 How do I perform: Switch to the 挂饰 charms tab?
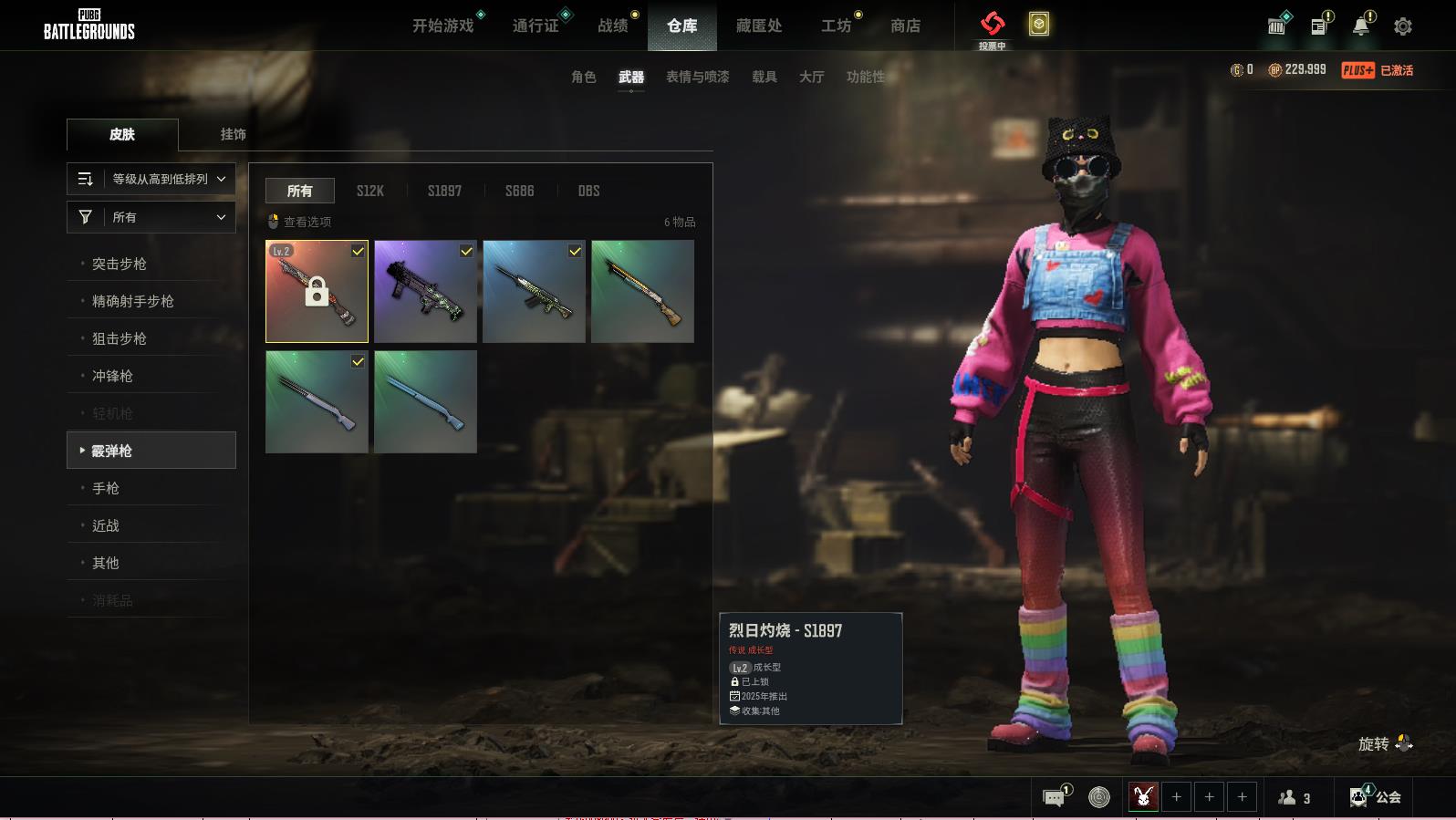233,134
